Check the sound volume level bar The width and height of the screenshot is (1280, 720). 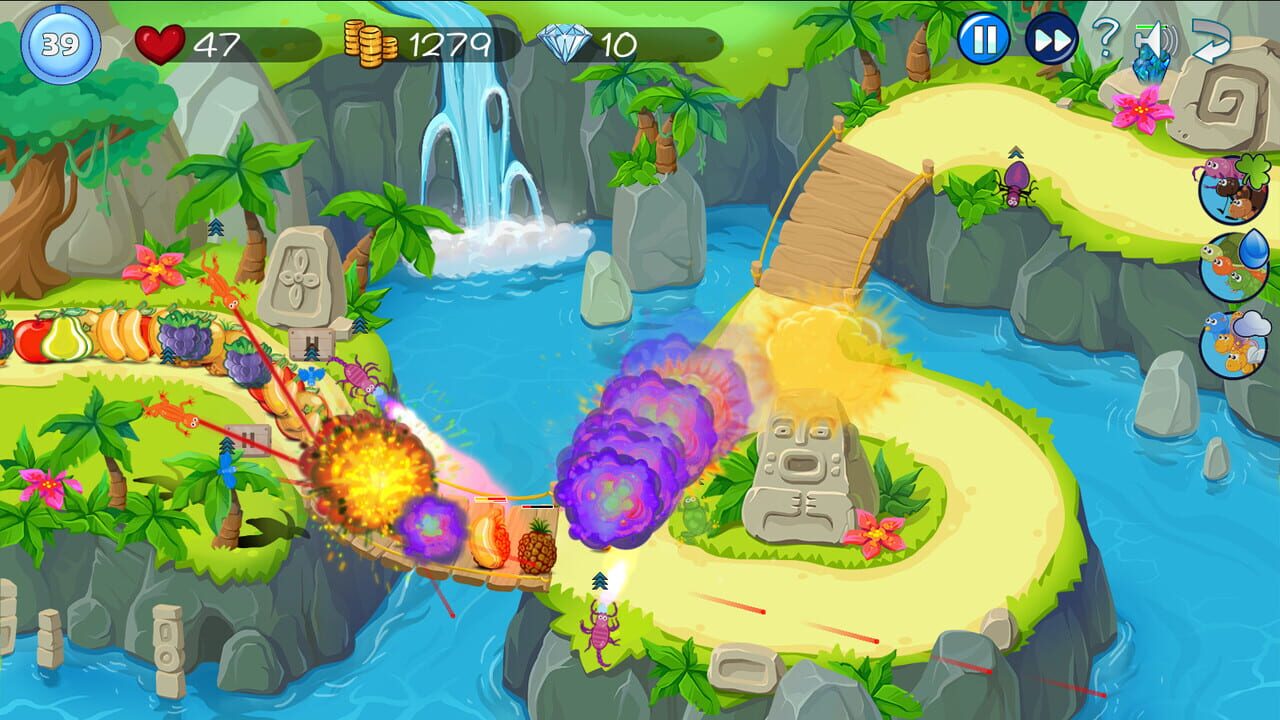coord(1150,26)
